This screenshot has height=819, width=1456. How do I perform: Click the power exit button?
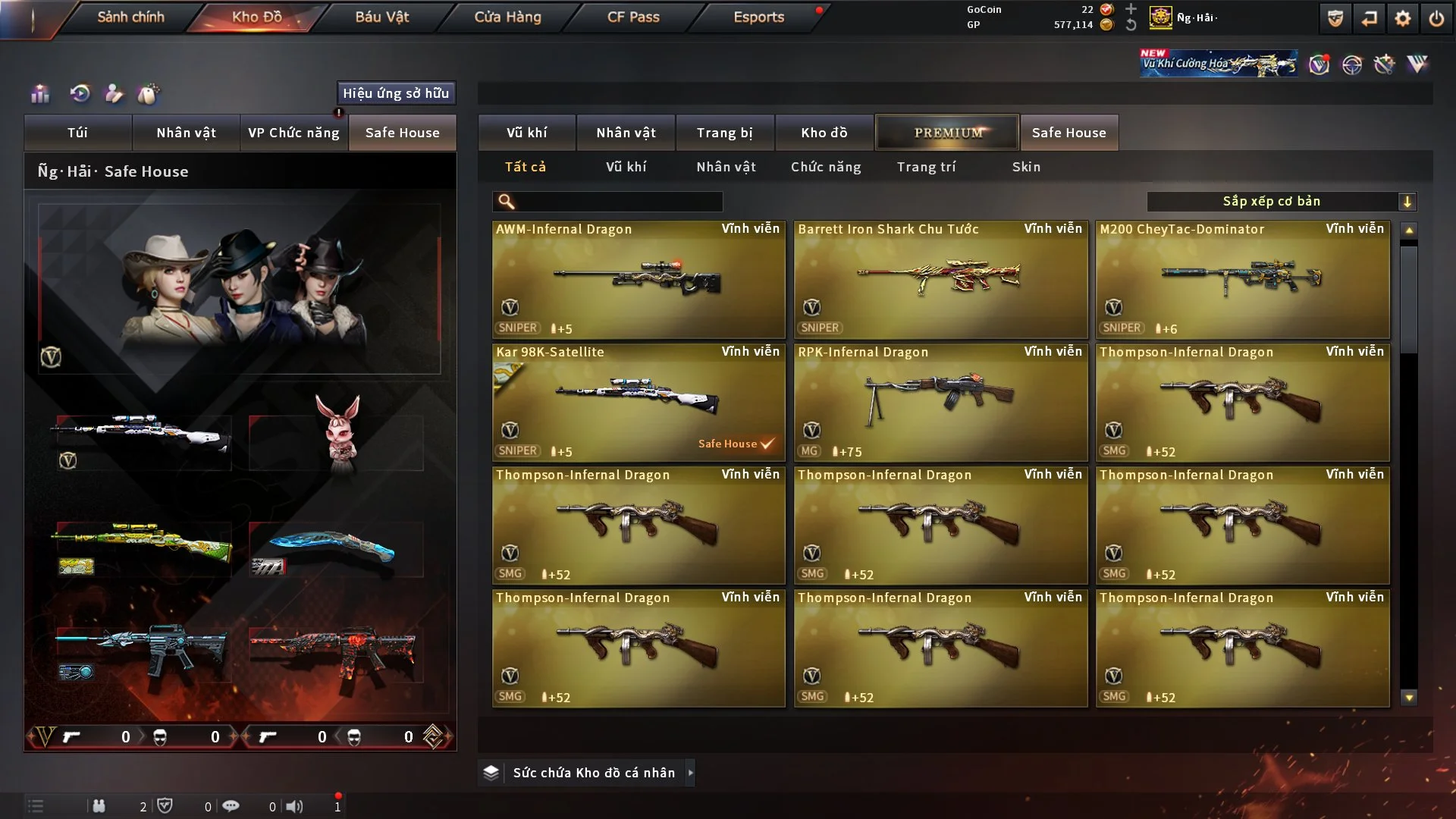click(x=1436, y=18)
